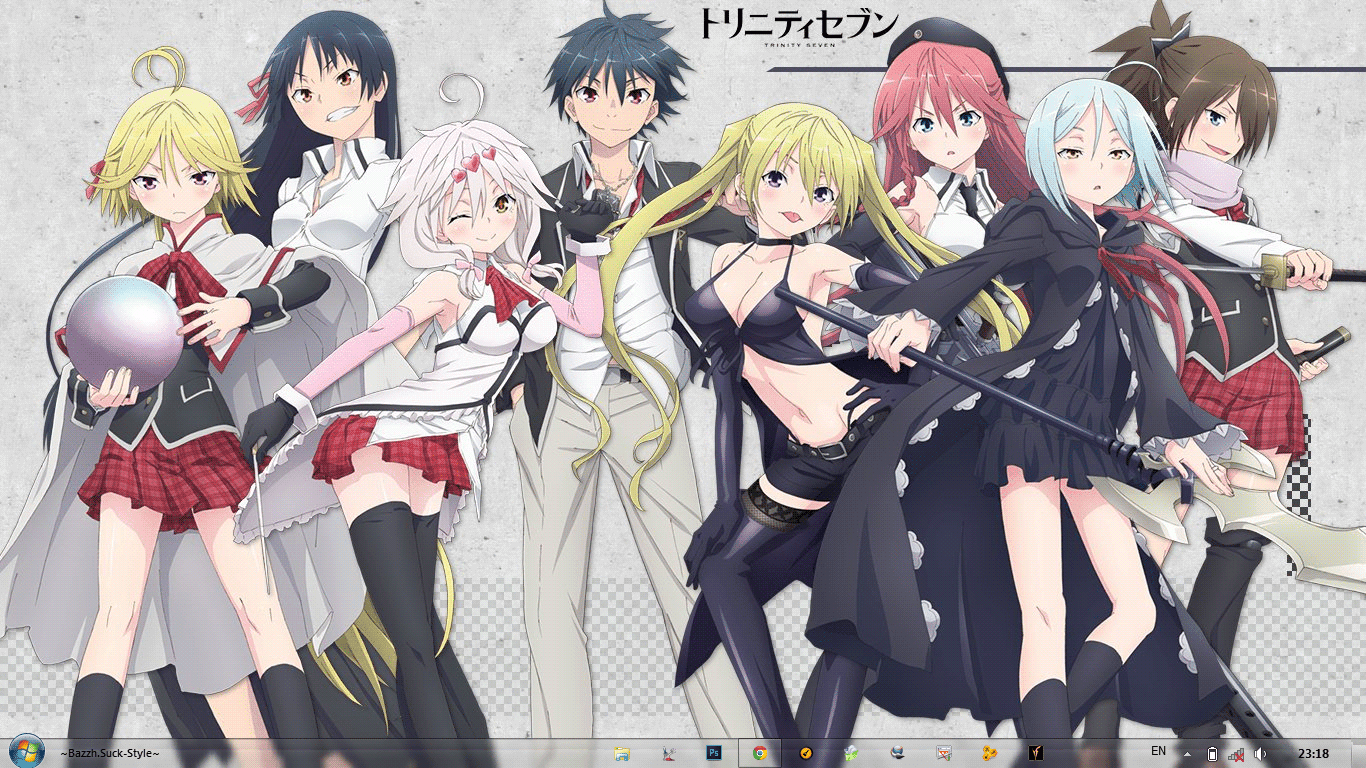1366x768 pixels.
Task: Open the media player app pinned to taskbar
Action: [945, 752]
